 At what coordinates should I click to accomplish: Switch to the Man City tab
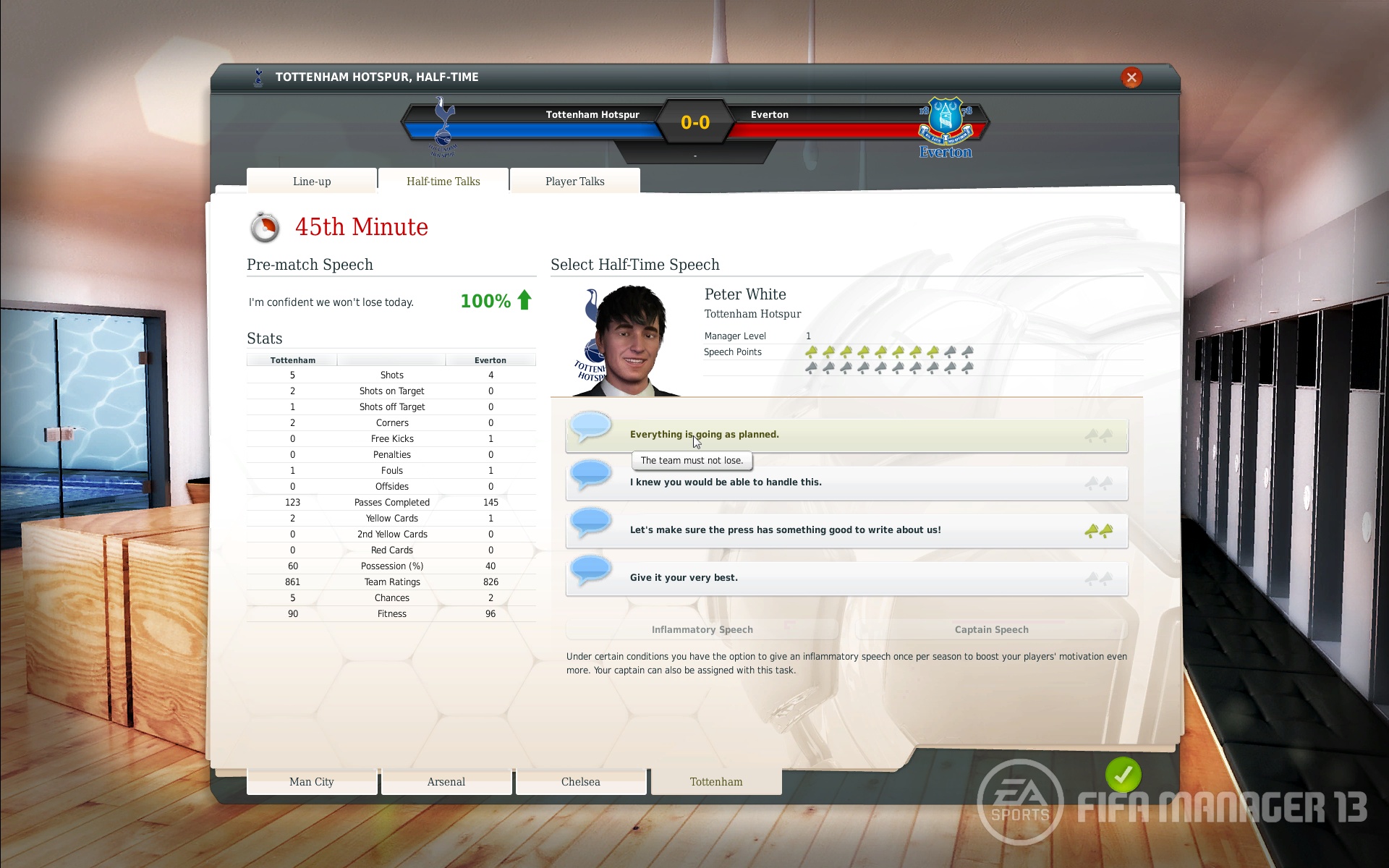click(312, 782)
